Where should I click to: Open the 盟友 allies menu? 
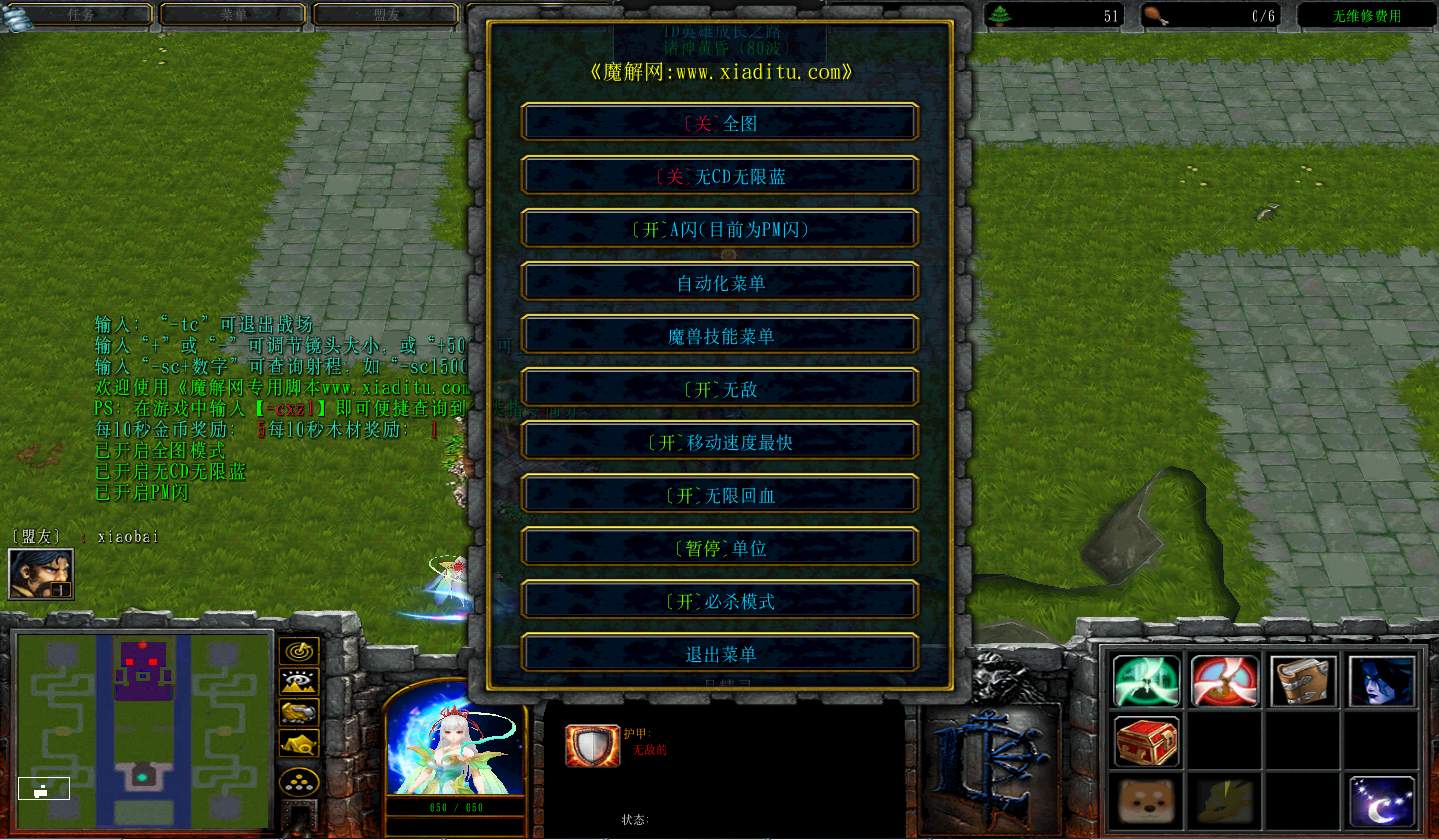pyautogui.click(x=385, y=15)
